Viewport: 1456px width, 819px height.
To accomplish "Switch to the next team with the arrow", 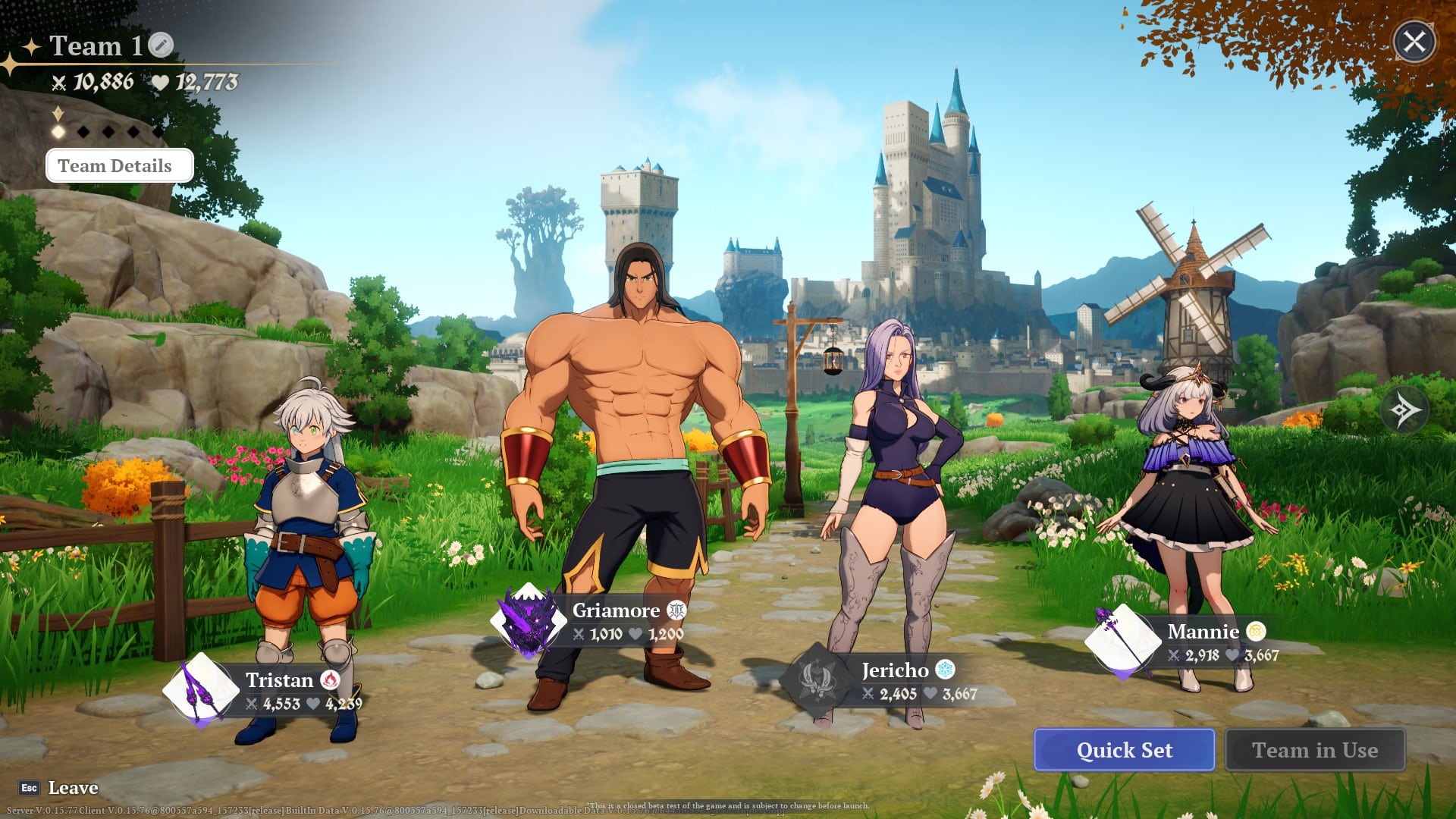I will [x=1404, y=410].
